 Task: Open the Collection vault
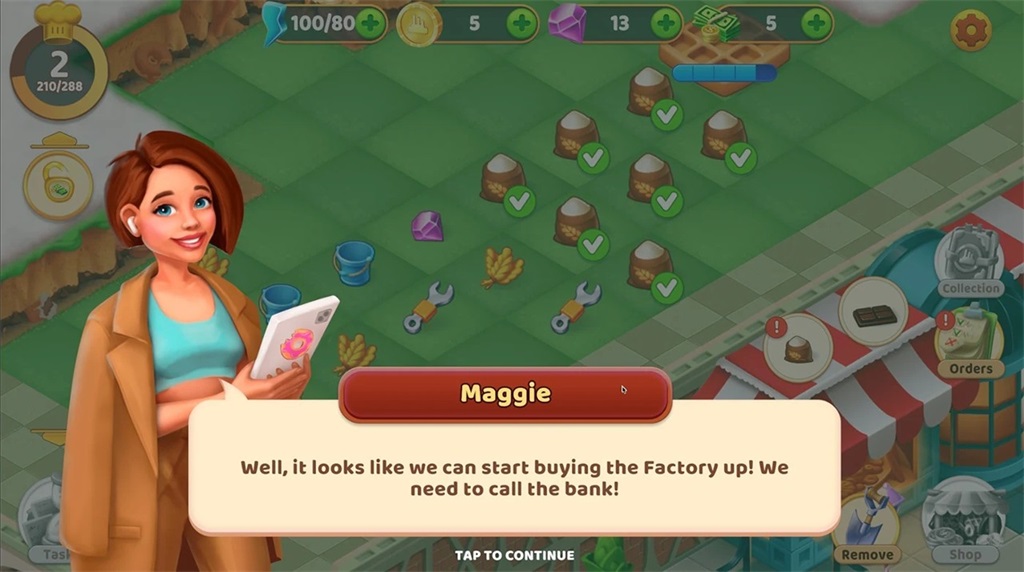[968, 260]
